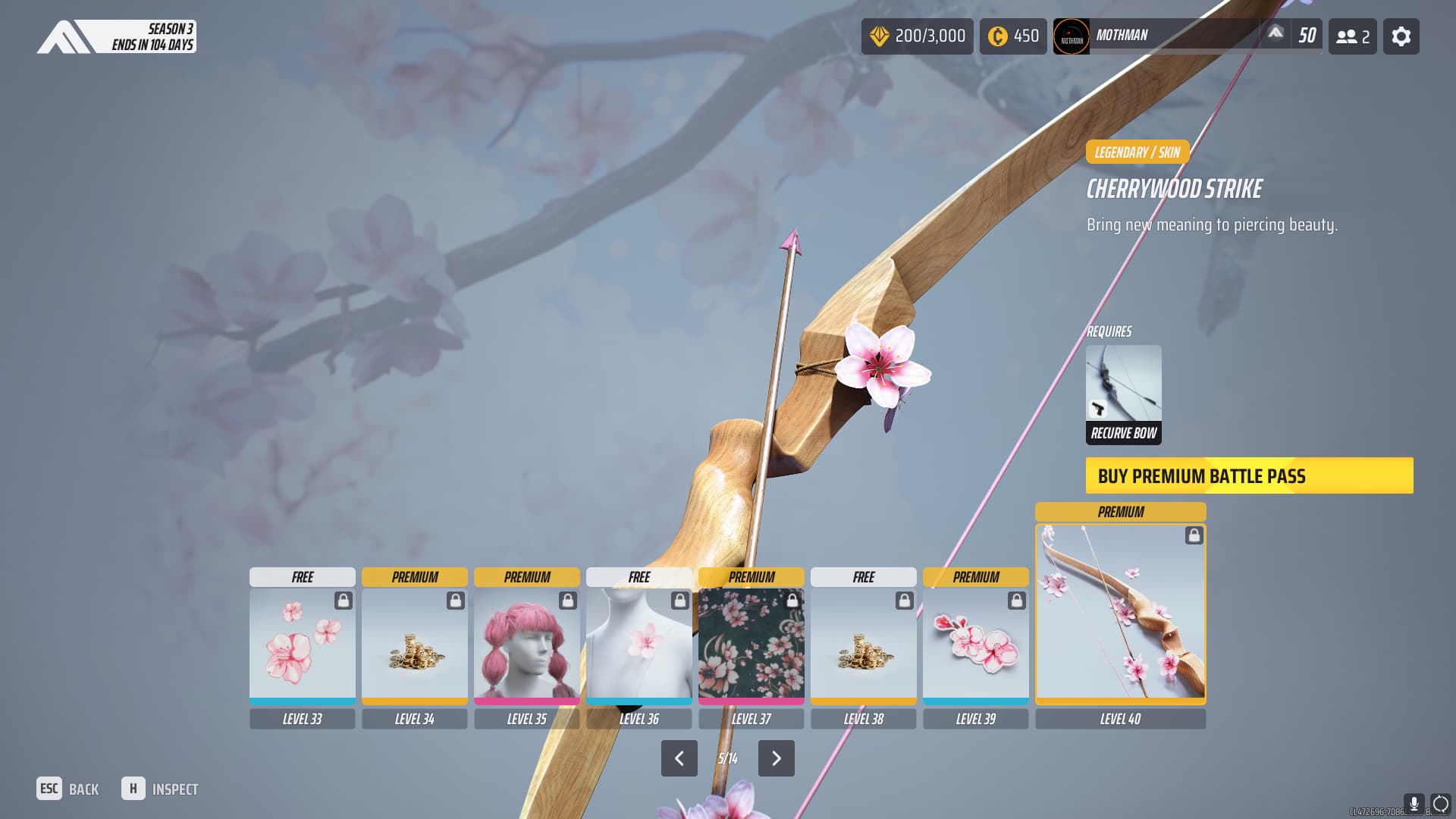This screenshot has width=1456, height=819.
Task: Select the Level 36 flower pin reward
Action: coord(639,644)
